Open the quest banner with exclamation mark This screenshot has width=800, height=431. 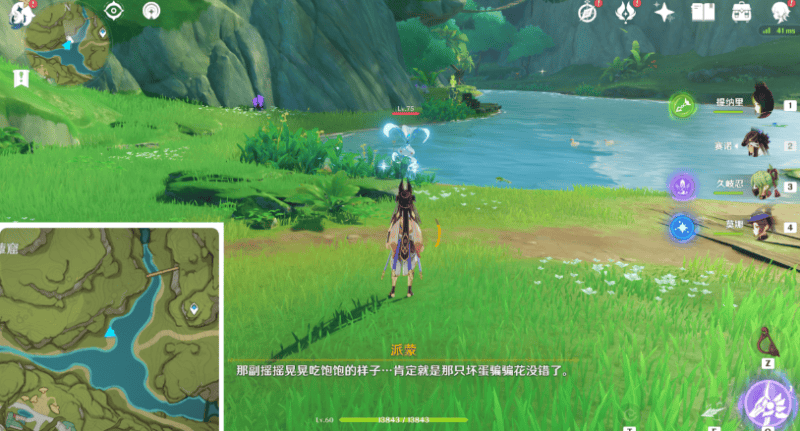pos(20,77)
